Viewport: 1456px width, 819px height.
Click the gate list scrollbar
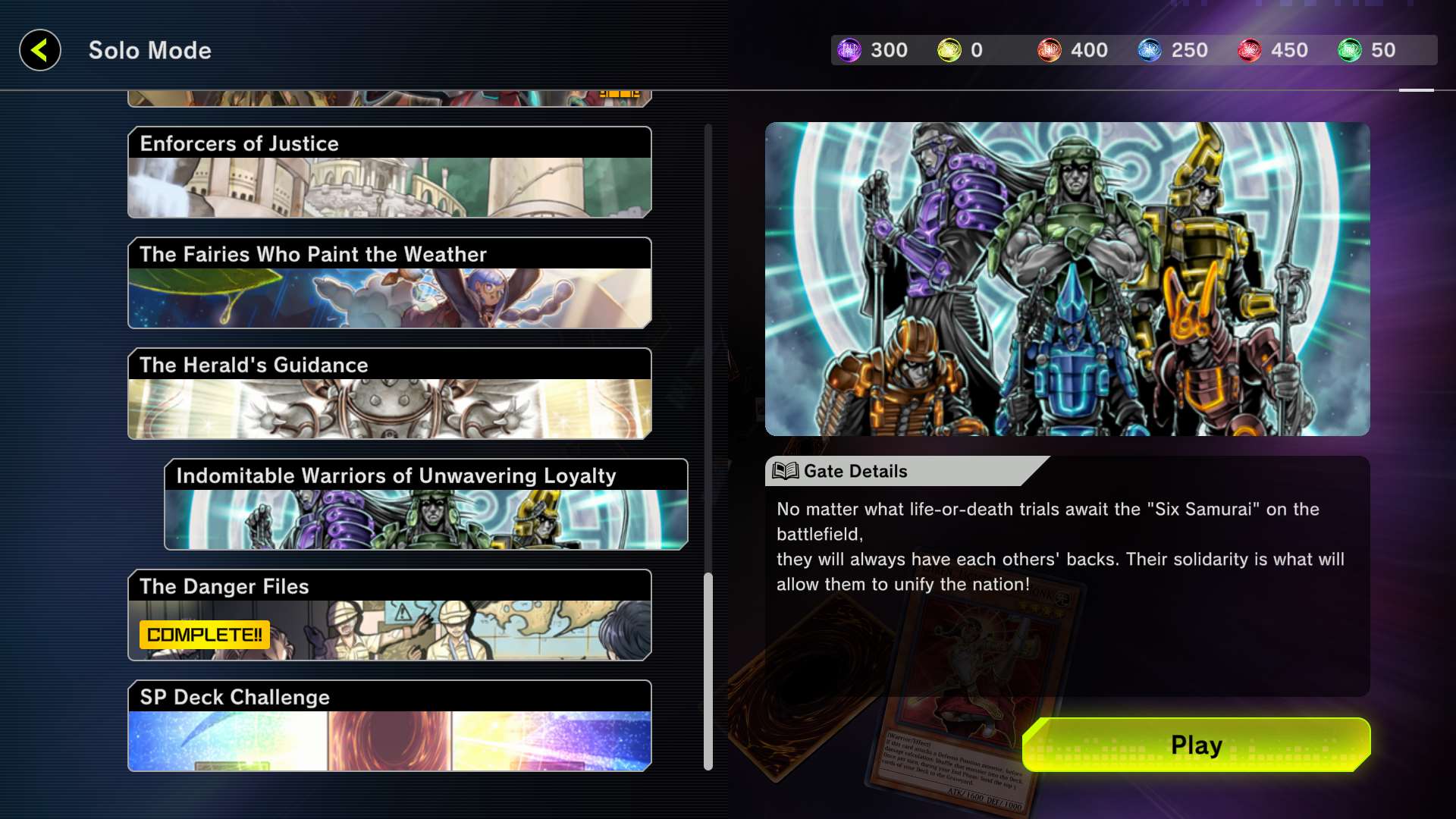(x=708, y=670)
